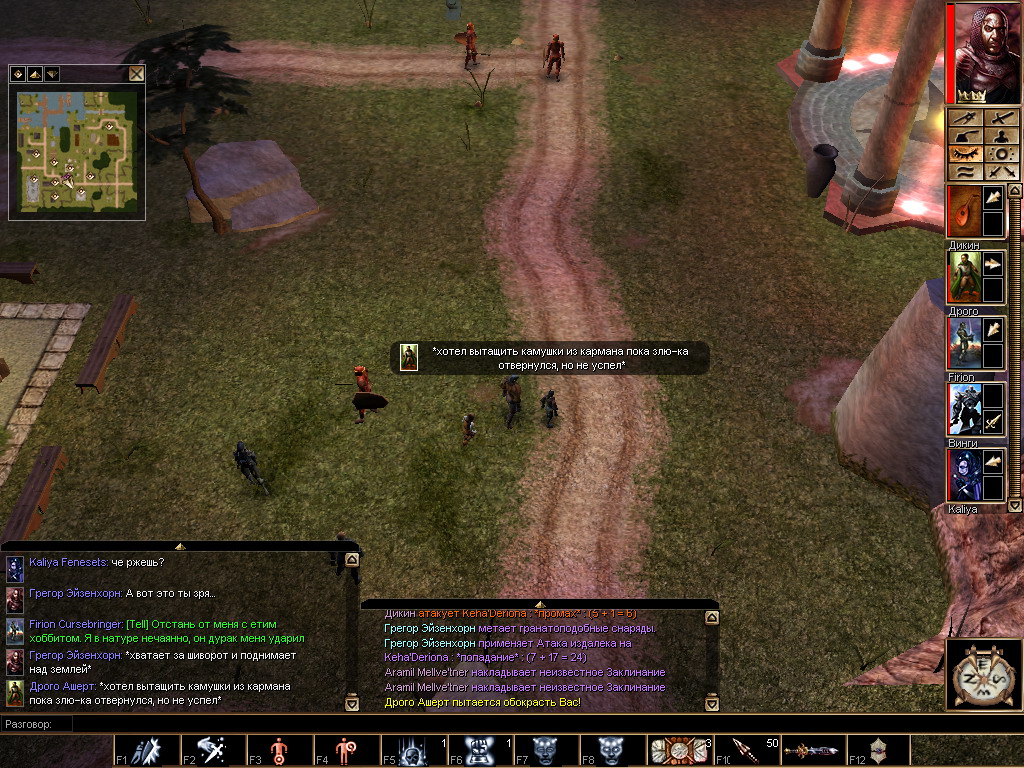Click the closed-eye icon in the menu panel
The width and height of the screenshot is (1024, 768).
point(965,154)
